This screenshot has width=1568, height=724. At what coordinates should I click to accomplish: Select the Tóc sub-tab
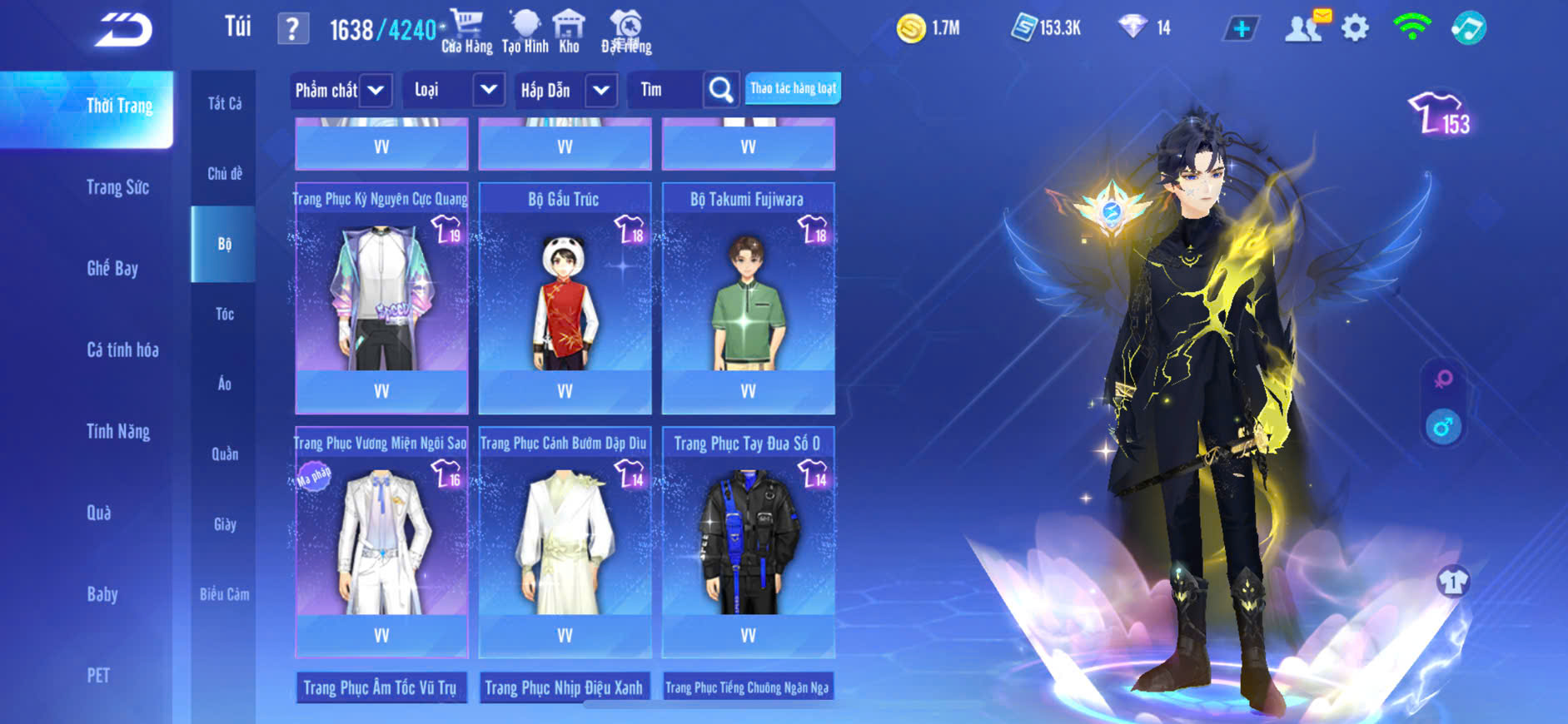click(224, 314)
